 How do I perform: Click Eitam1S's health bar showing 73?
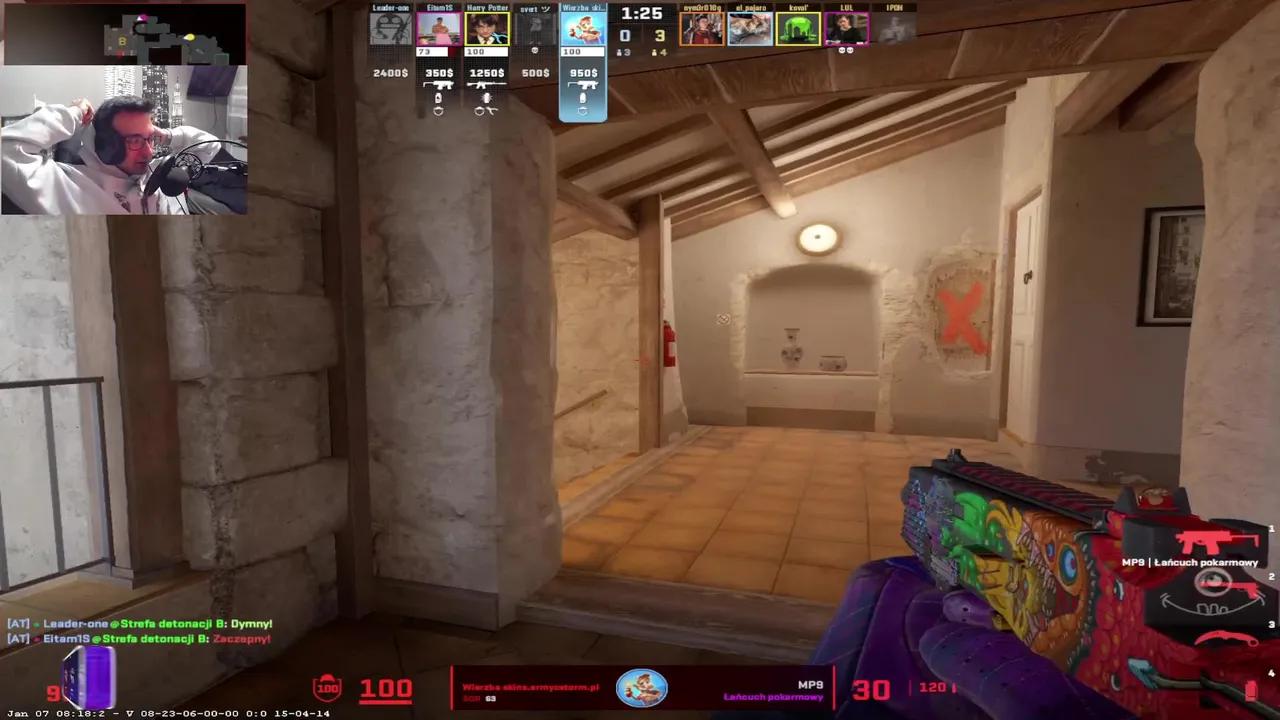(432, 51)
